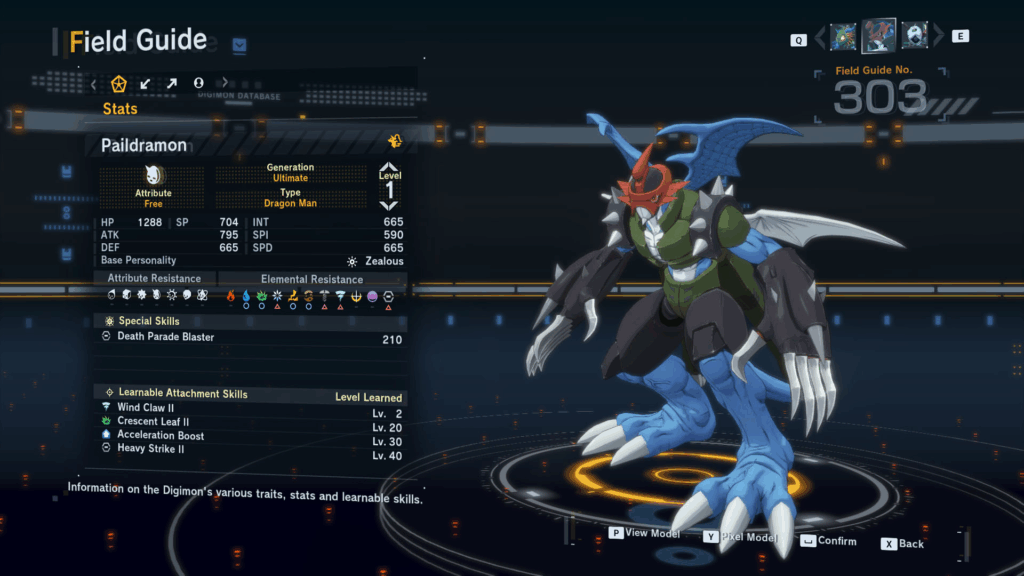Image resolution: width=1024 pixels, height=576 pixels.
Task: Choose the Wind Claw II skill row
Action: [252, 408]
